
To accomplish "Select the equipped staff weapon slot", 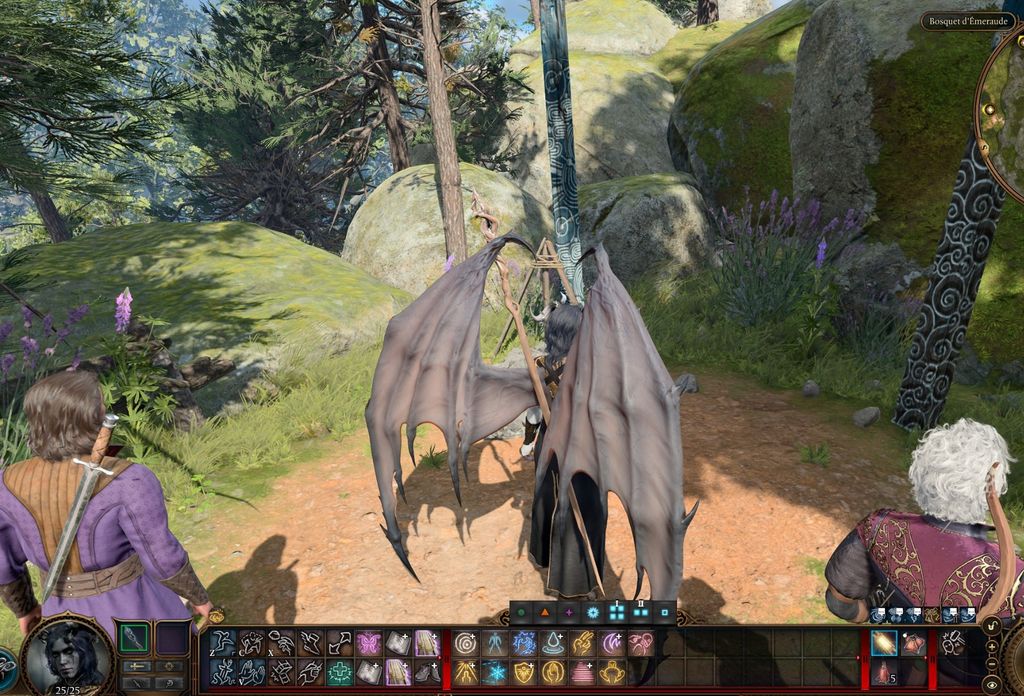I will (134, 637).
